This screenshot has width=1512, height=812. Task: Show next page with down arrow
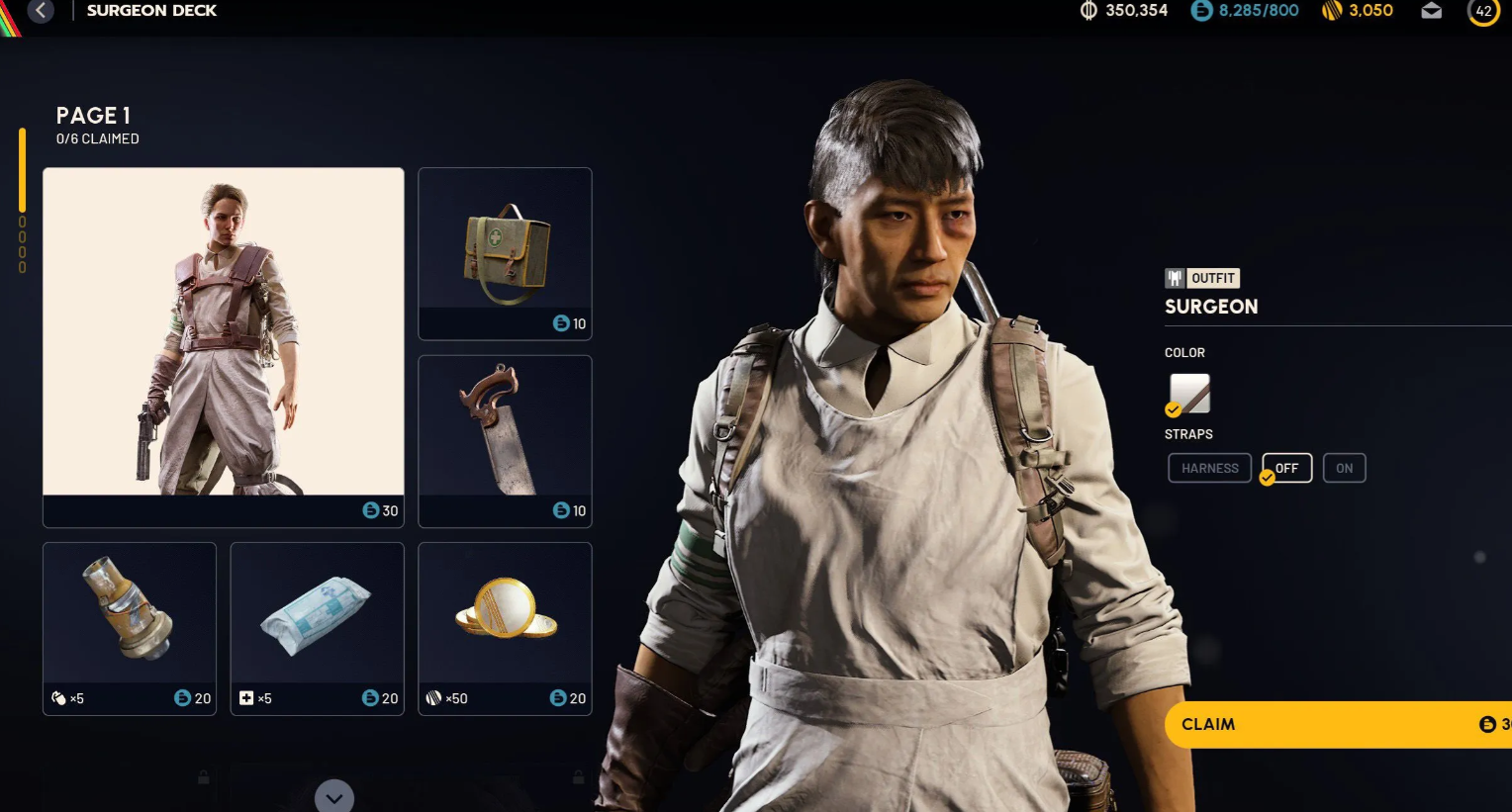334,797
